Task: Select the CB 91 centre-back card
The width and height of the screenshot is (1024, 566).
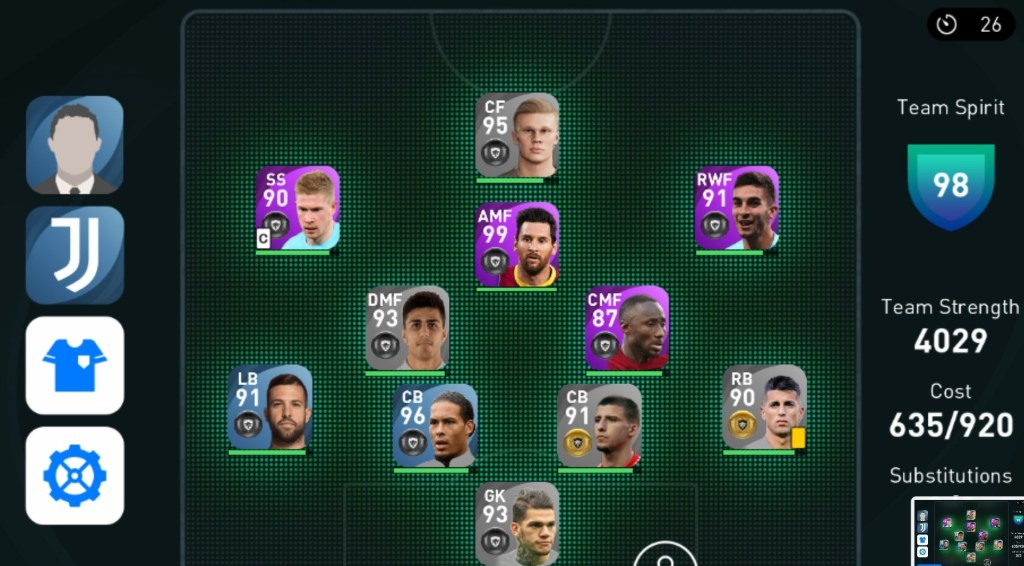Action: [600, 425]
